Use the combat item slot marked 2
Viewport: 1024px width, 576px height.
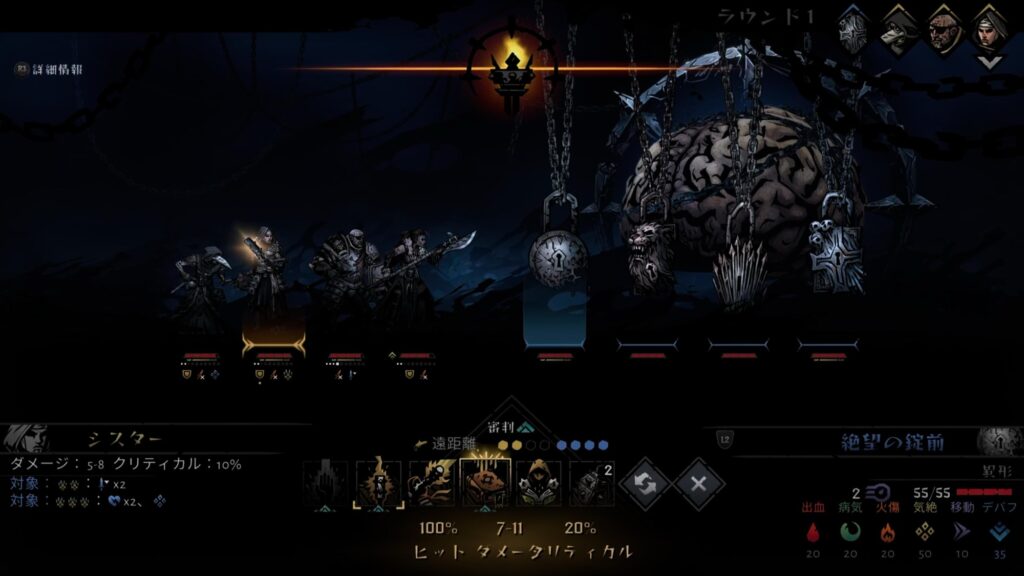(591, 483)
